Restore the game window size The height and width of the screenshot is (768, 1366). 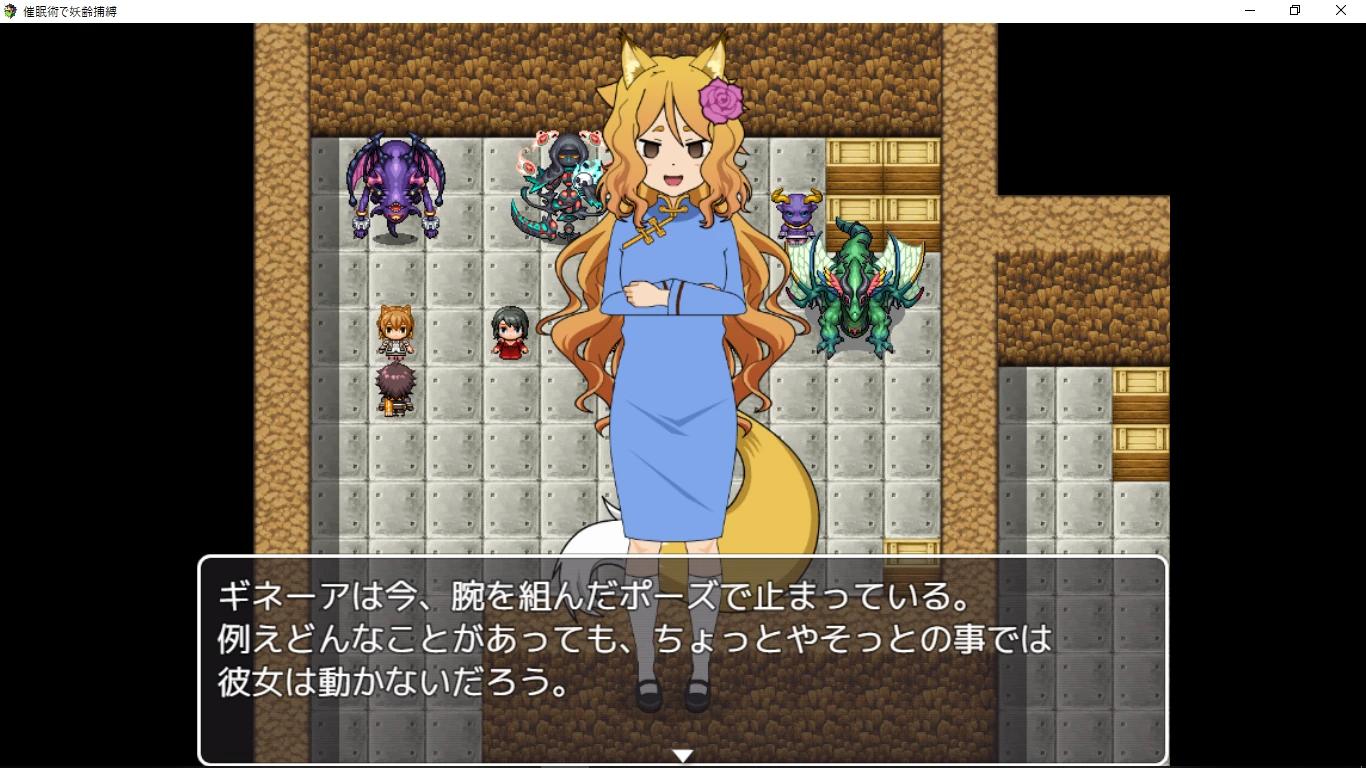pos(1293,10)
